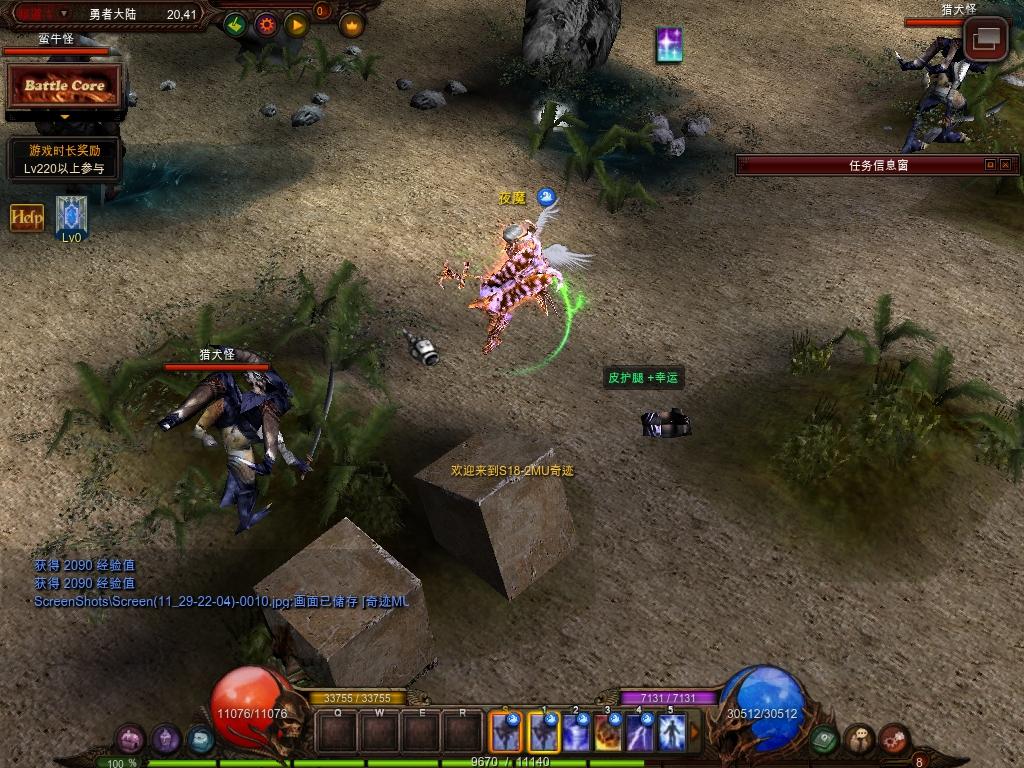The height and width of the screenshot is (768, 1024).
Task: Click the overlapping windows button in top-right
Action: pos(985,40)
